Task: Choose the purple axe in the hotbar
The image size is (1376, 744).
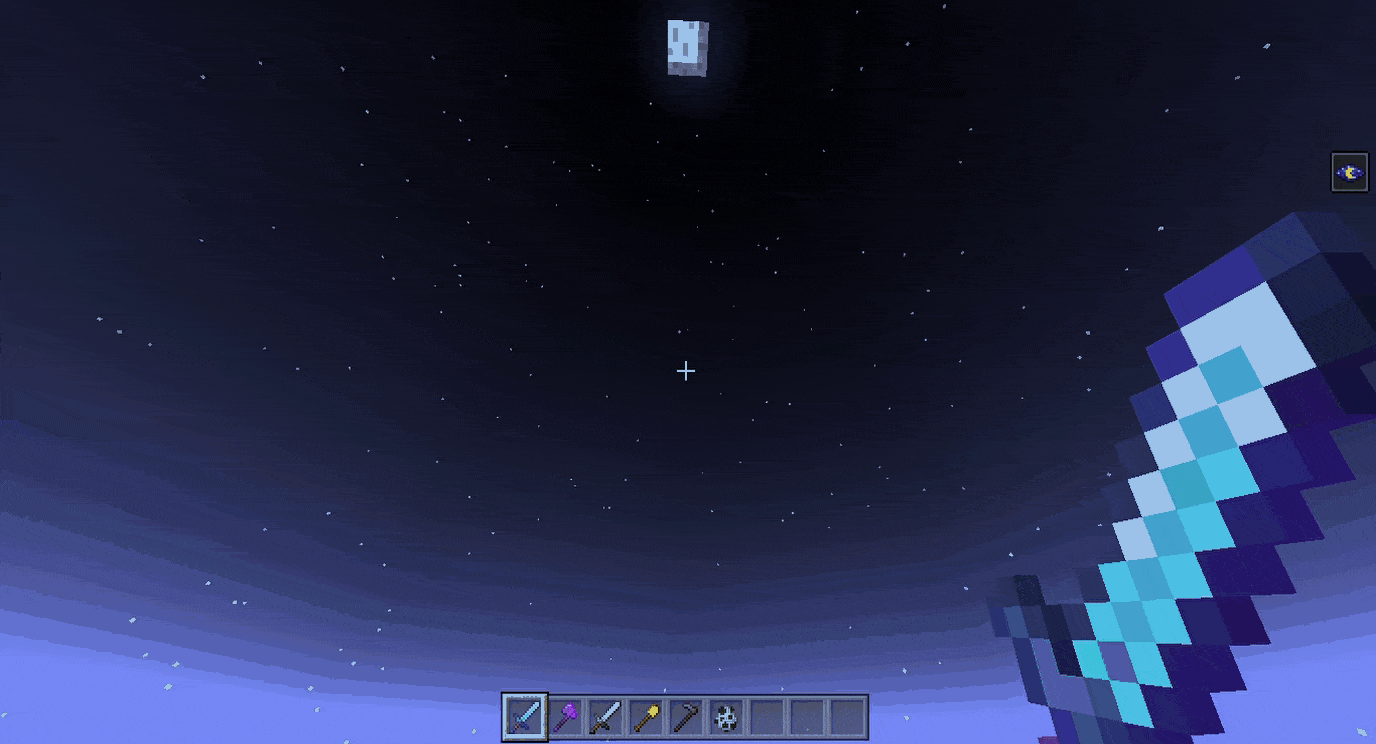Action: pyautogui.click(x=566, y=717)
